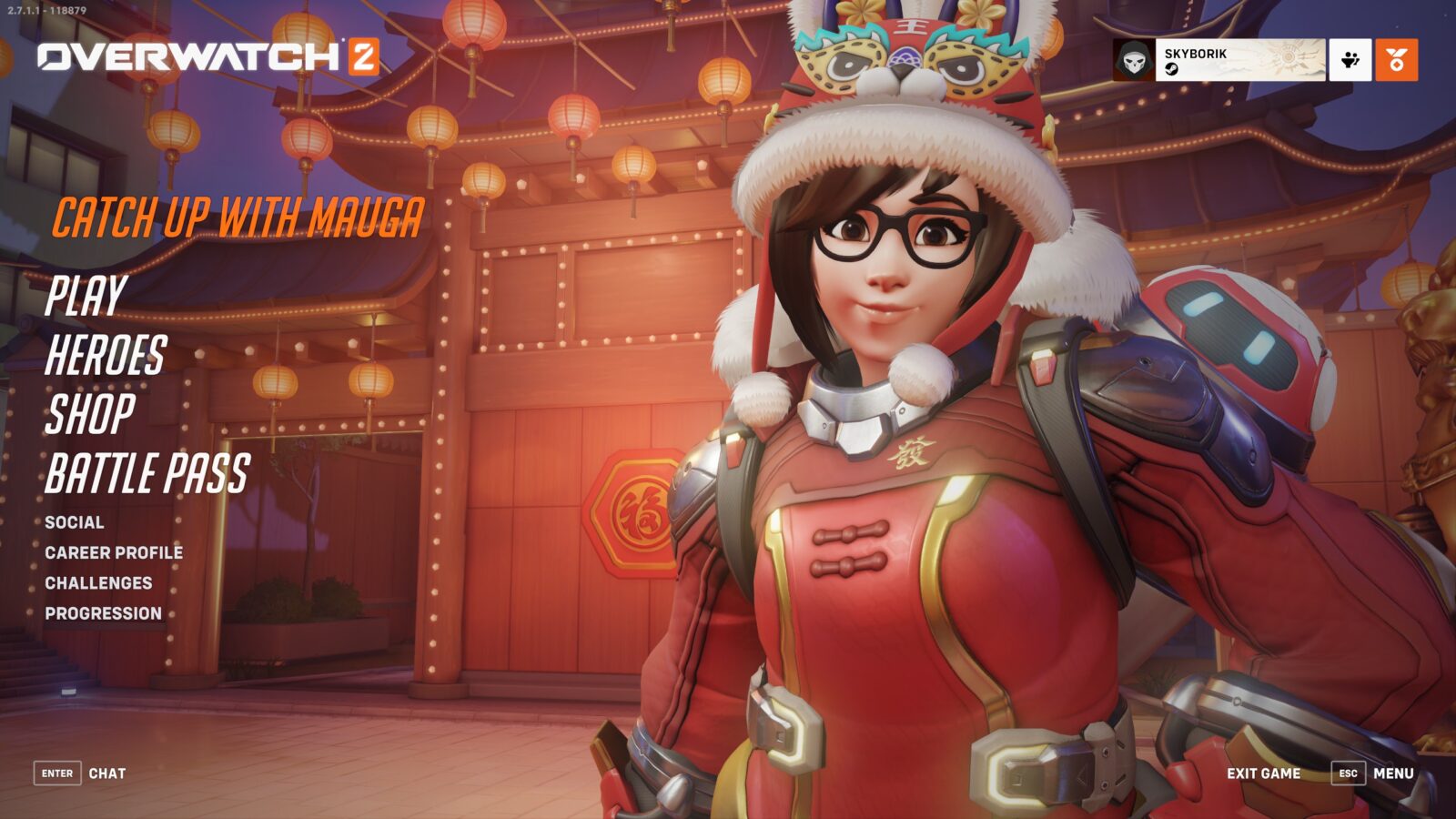The image size is (1456, 819).
Task: Open CHAT at the bottom left
Action: [107, 773]
